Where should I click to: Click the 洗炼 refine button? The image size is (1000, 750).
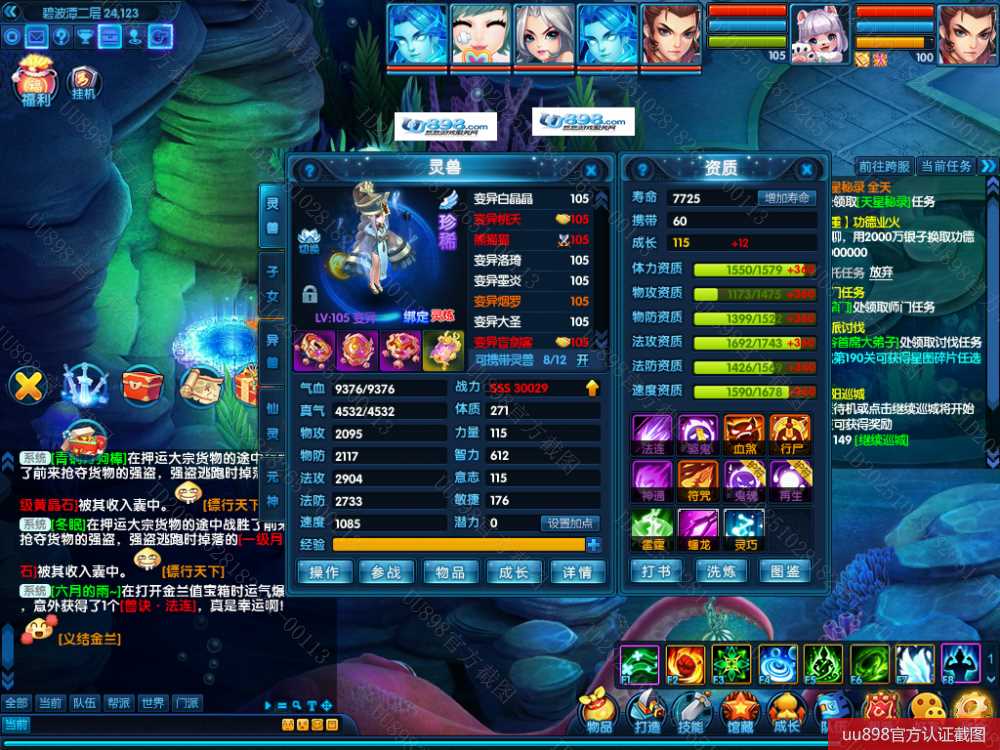[721, 571]
